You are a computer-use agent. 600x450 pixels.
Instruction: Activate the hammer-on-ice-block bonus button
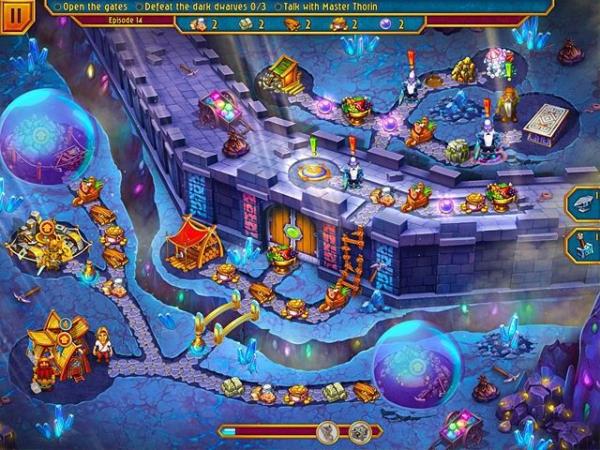(585, 246)
